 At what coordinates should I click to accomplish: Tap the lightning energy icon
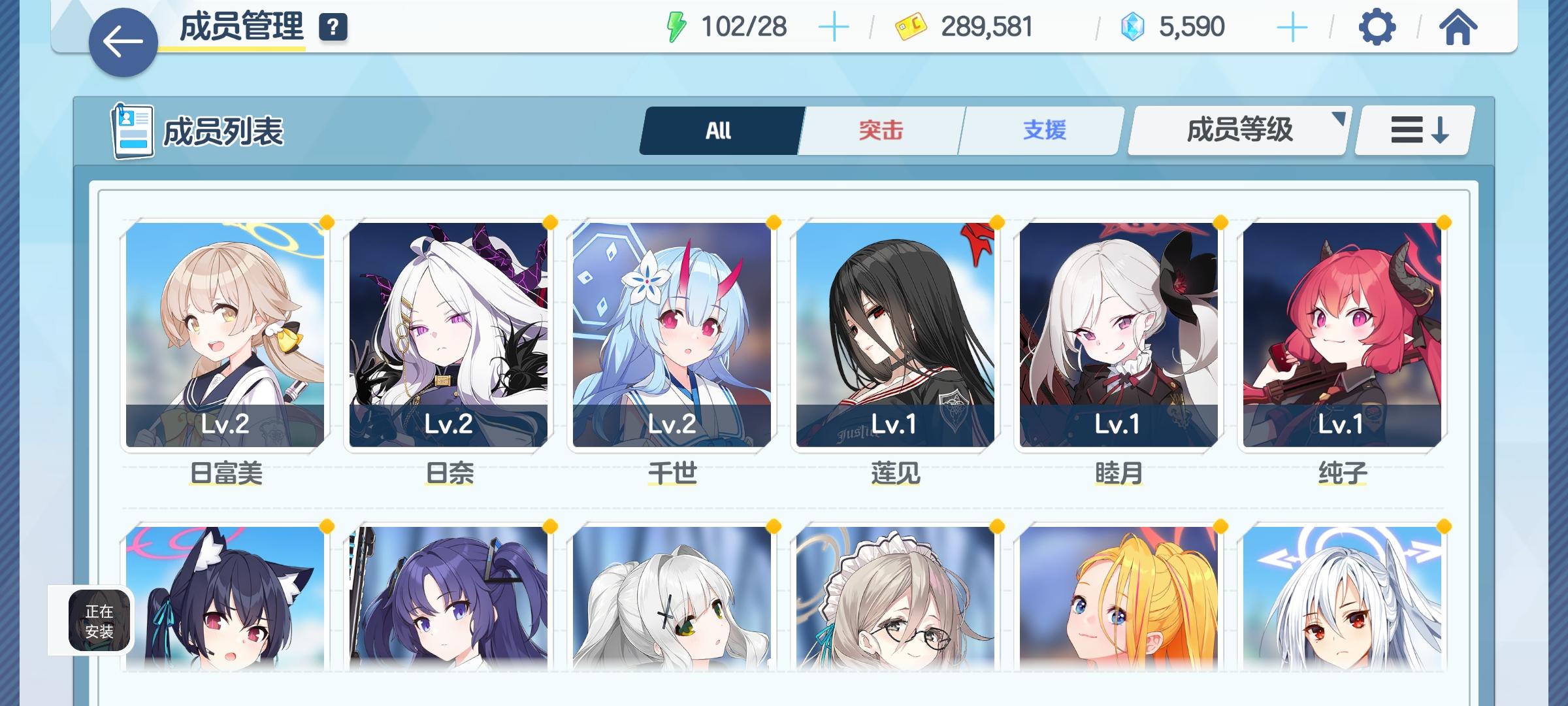[678, 27]
